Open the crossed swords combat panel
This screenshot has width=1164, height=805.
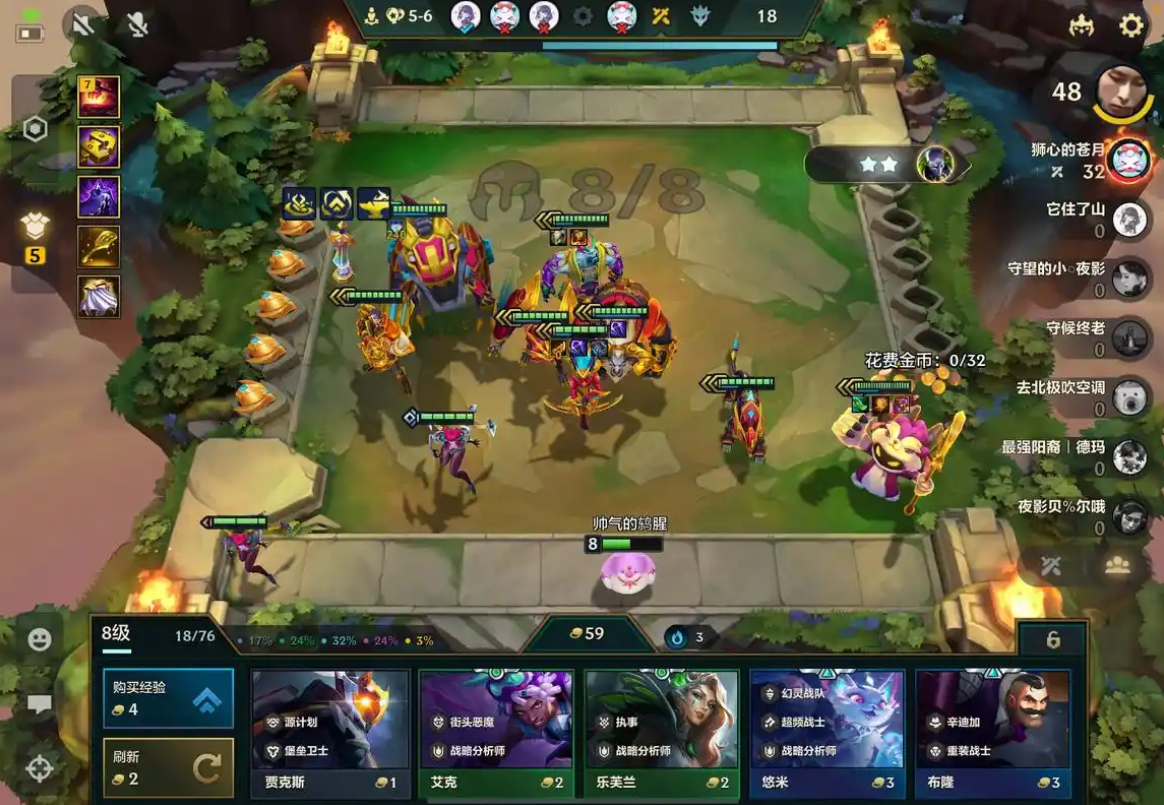[1050, 566]
